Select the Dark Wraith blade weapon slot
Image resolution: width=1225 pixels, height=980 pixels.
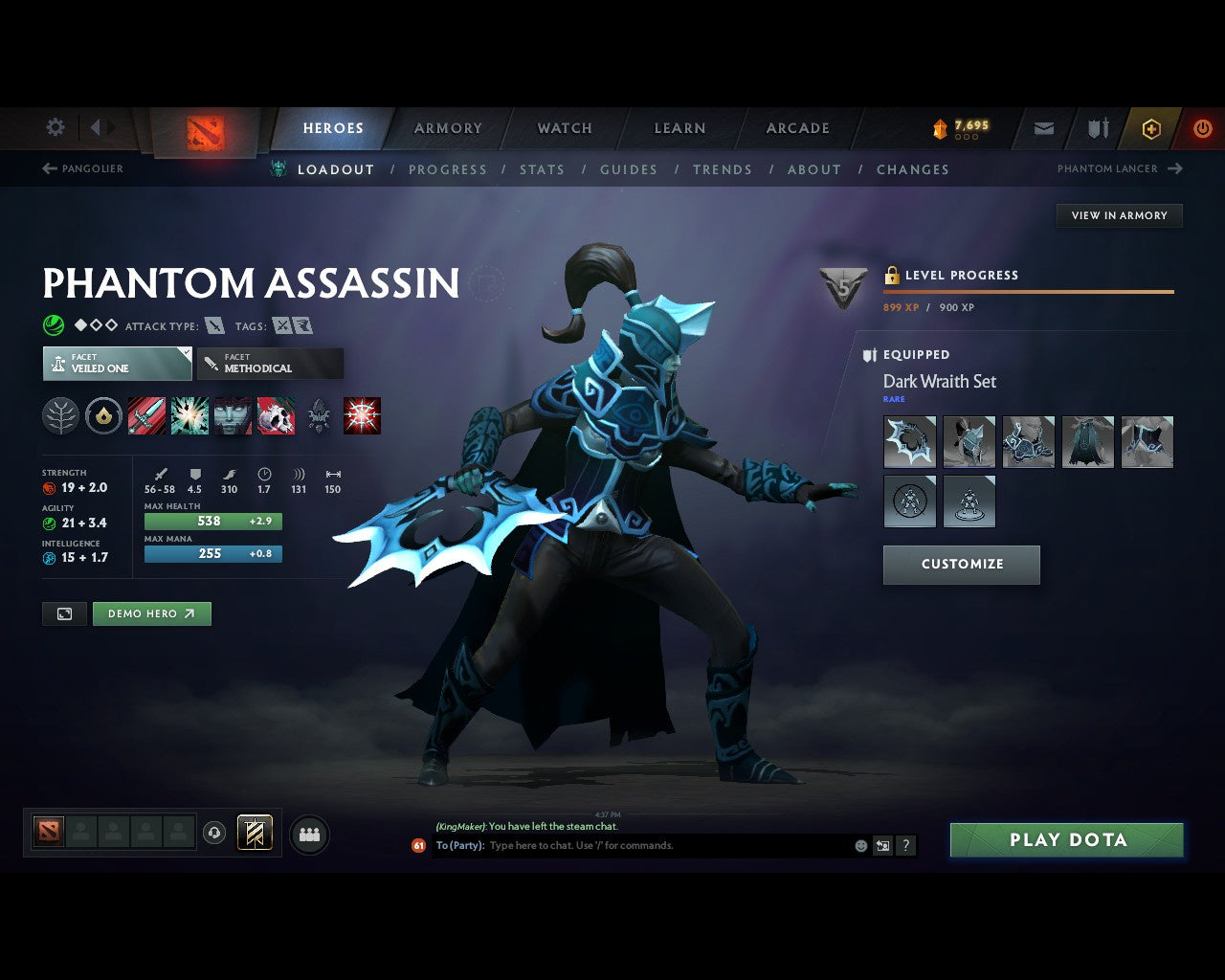909,441
